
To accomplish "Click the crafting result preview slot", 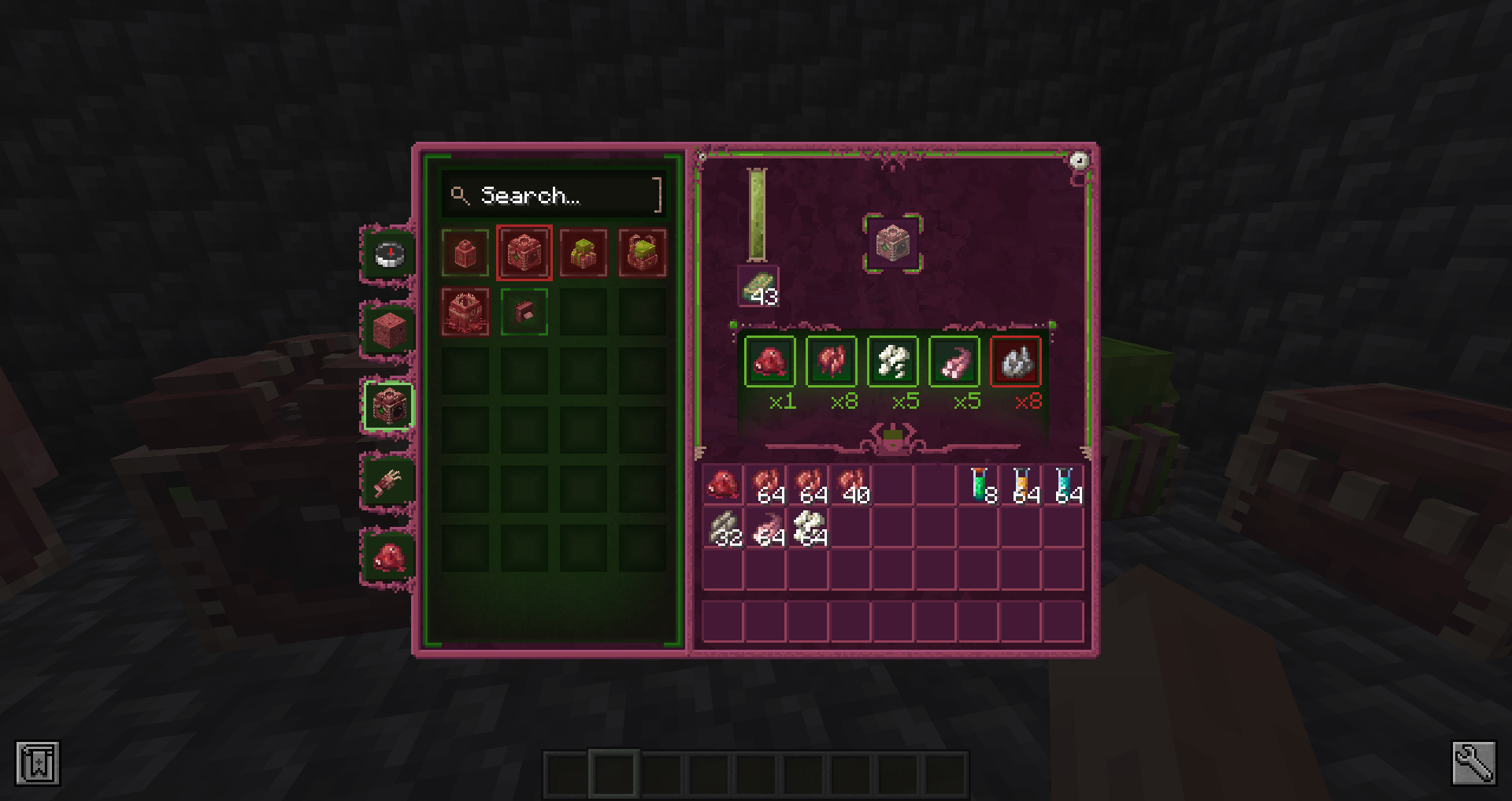I will pos(893,243).
